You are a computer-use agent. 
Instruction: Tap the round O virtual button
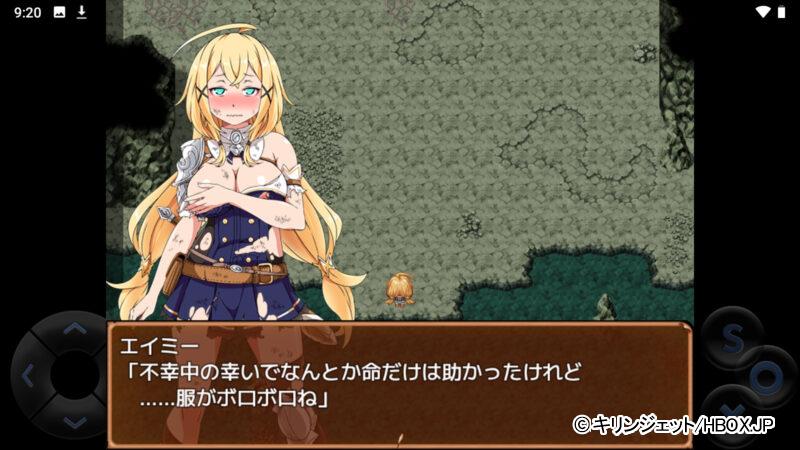tap(767, 377)
